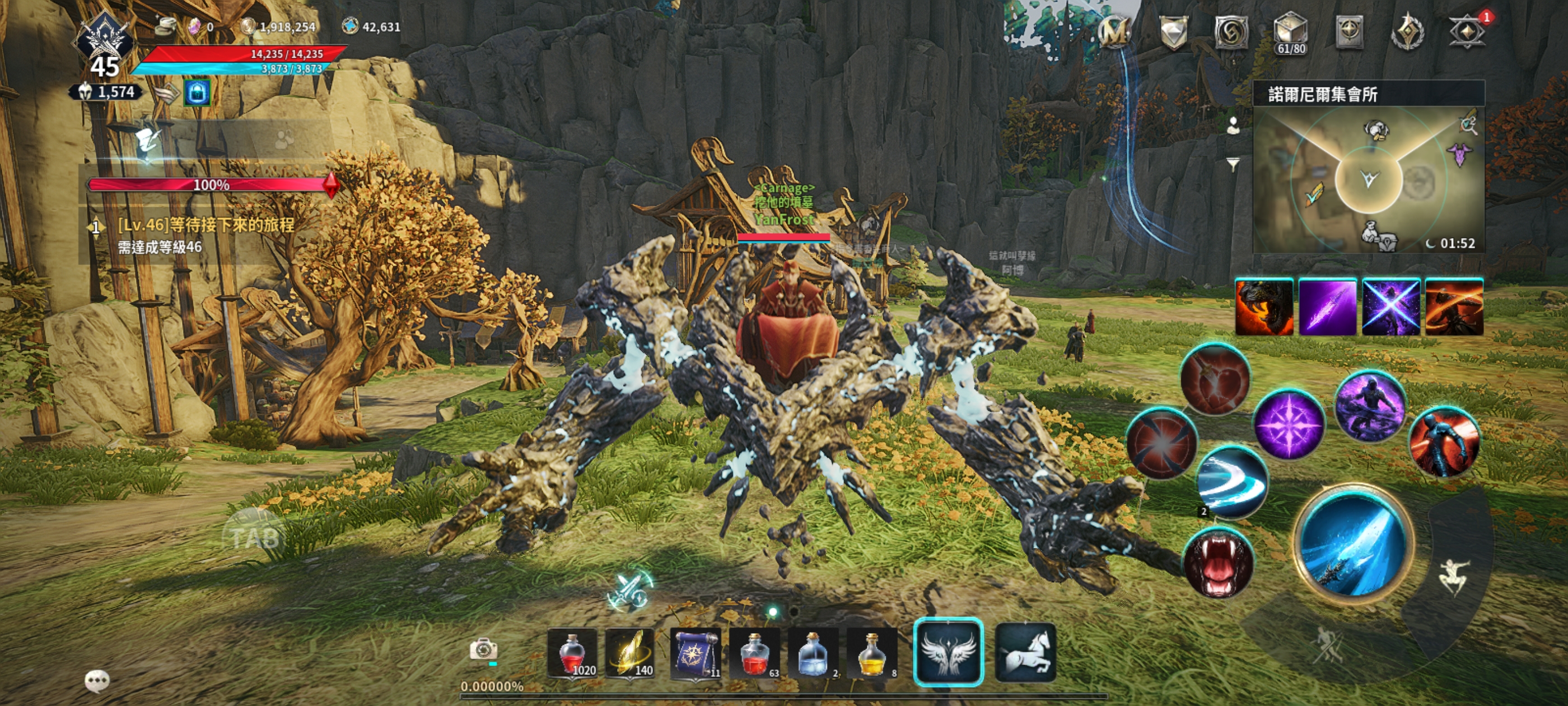Screen dimensions: 1568x706
Task: Use the blue mana potion slot
Action: tap(813, 654)
